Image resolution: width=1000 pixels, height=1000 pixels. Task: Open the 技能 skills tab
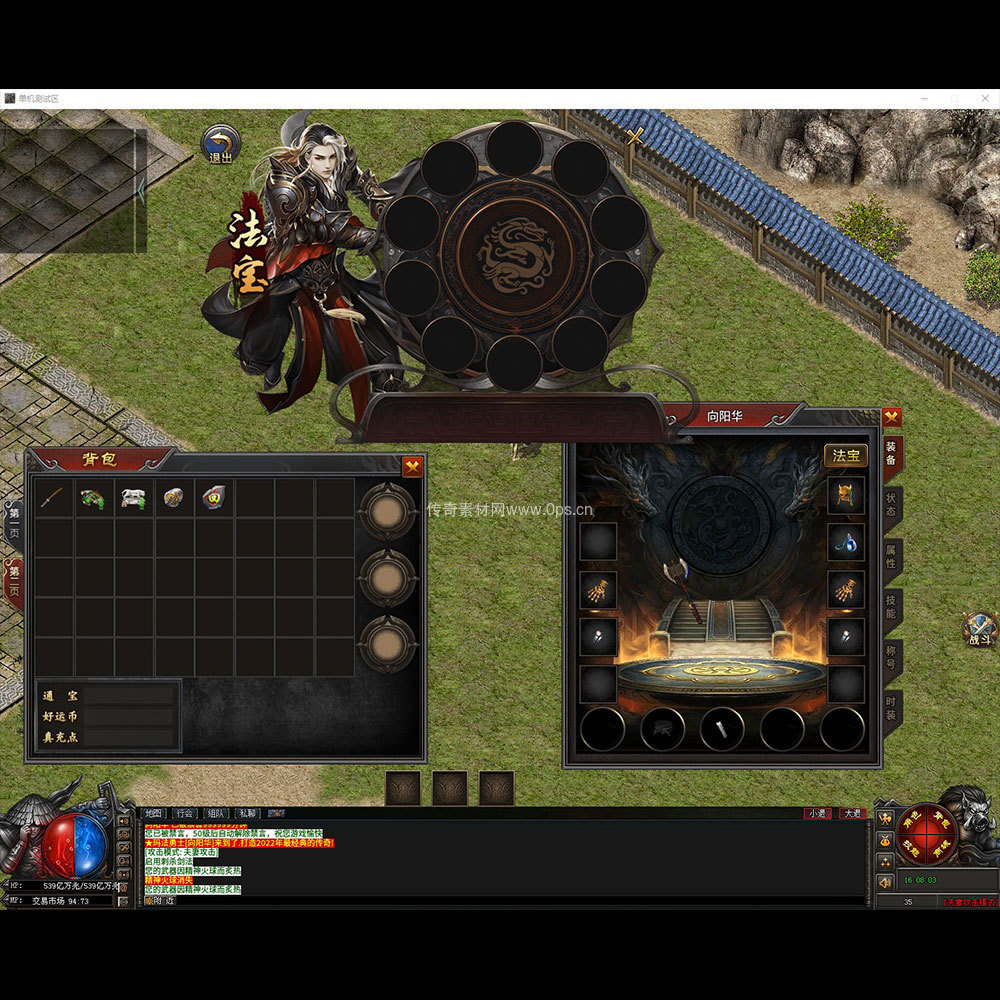click(x=891, y=608)
